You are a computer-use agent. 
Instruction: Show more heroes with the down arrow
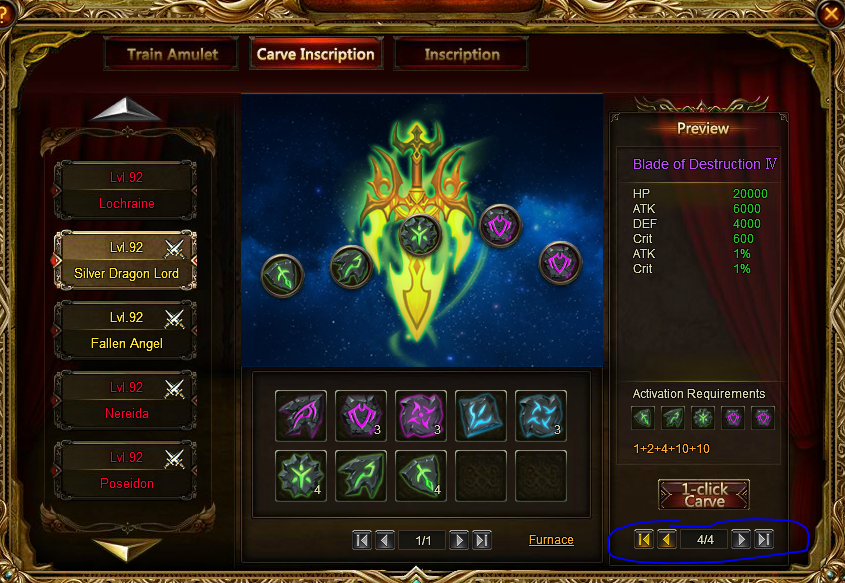(126, 548)
